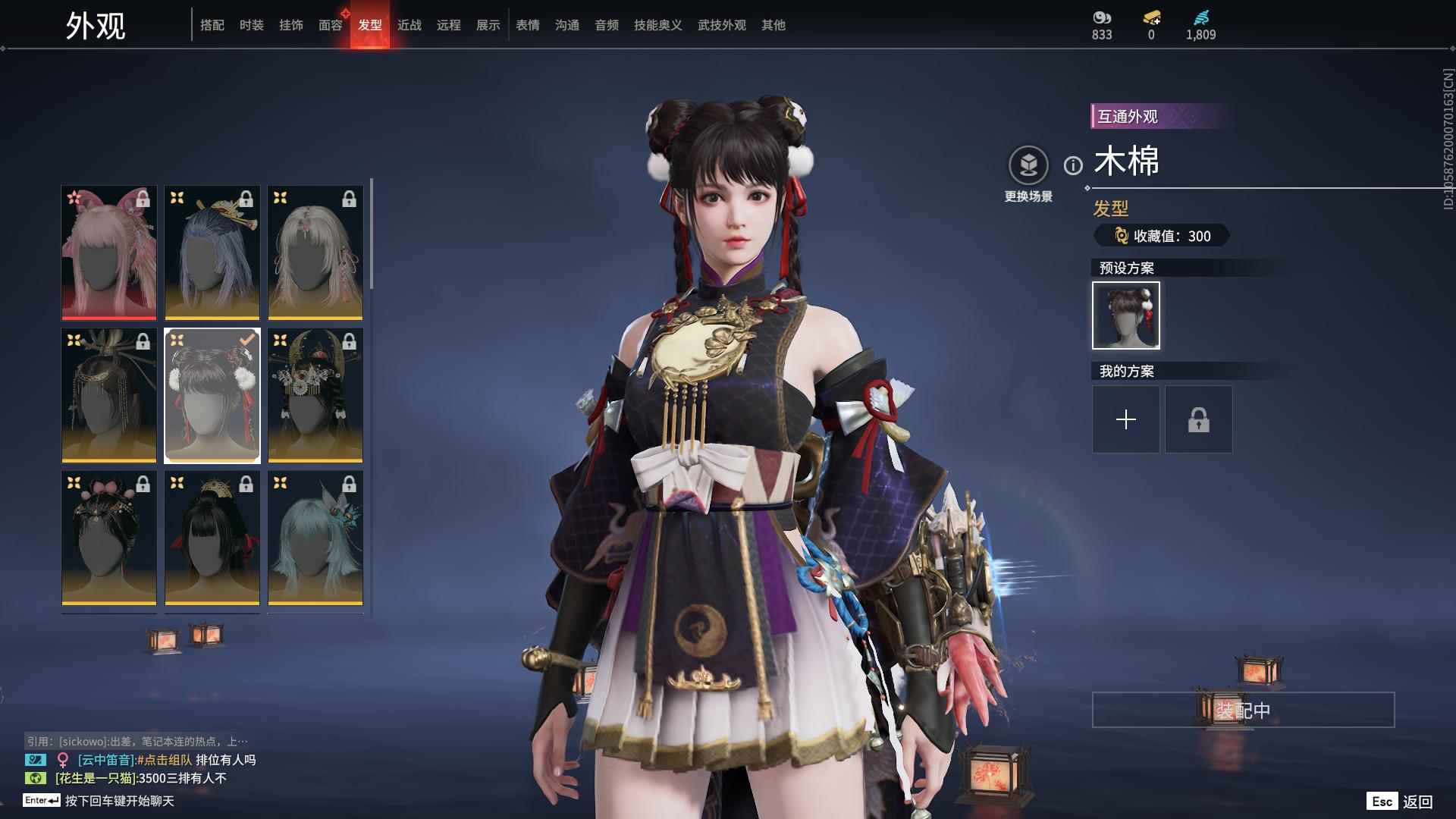The image size is (1456, 819).
Task: Click the lock on the blue hairstyle thumbnail
Action: coord(247,199)
